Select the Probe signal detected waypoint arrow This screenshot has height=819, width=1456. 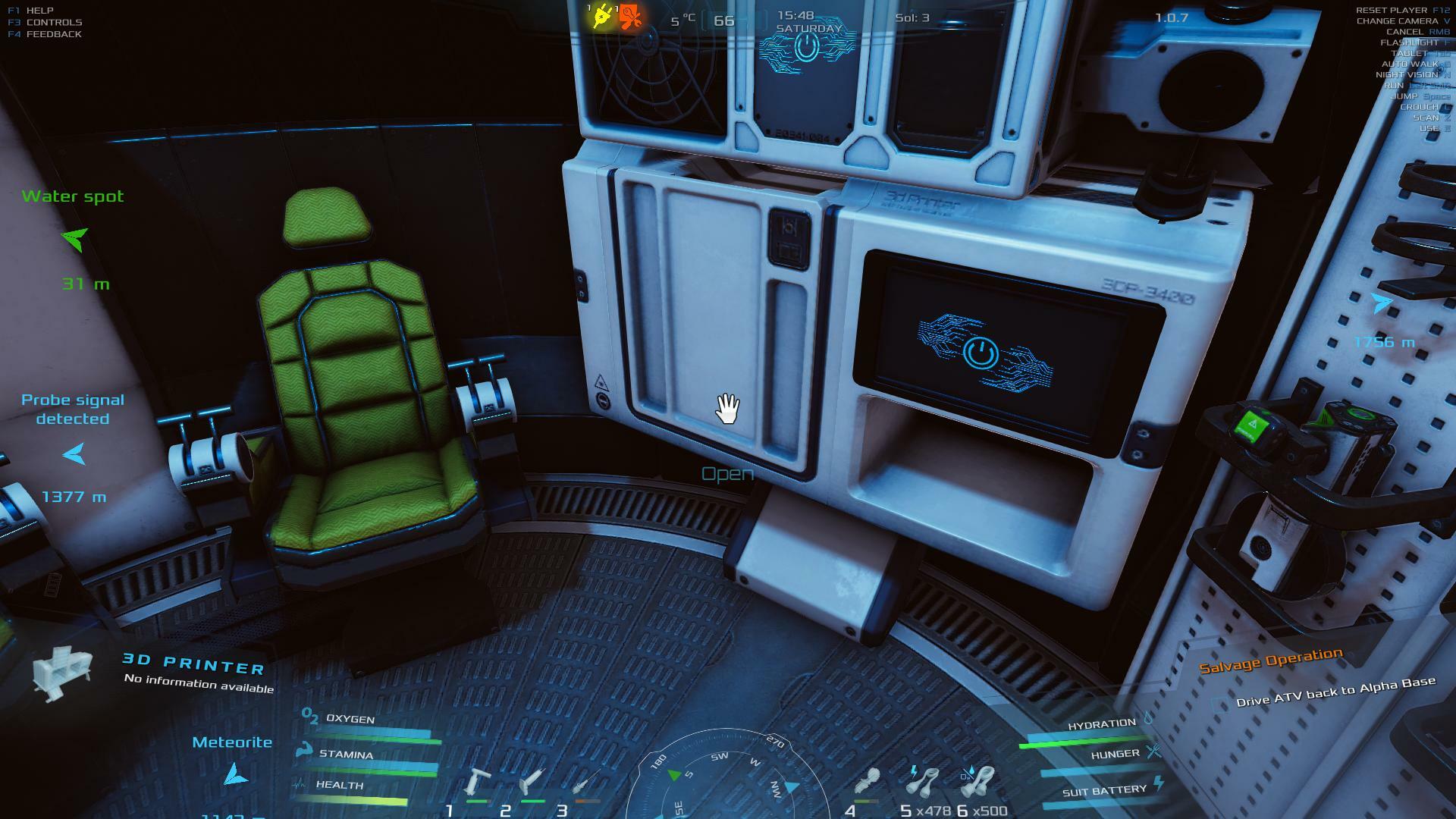pyautogui.click(x=74, y=454)
